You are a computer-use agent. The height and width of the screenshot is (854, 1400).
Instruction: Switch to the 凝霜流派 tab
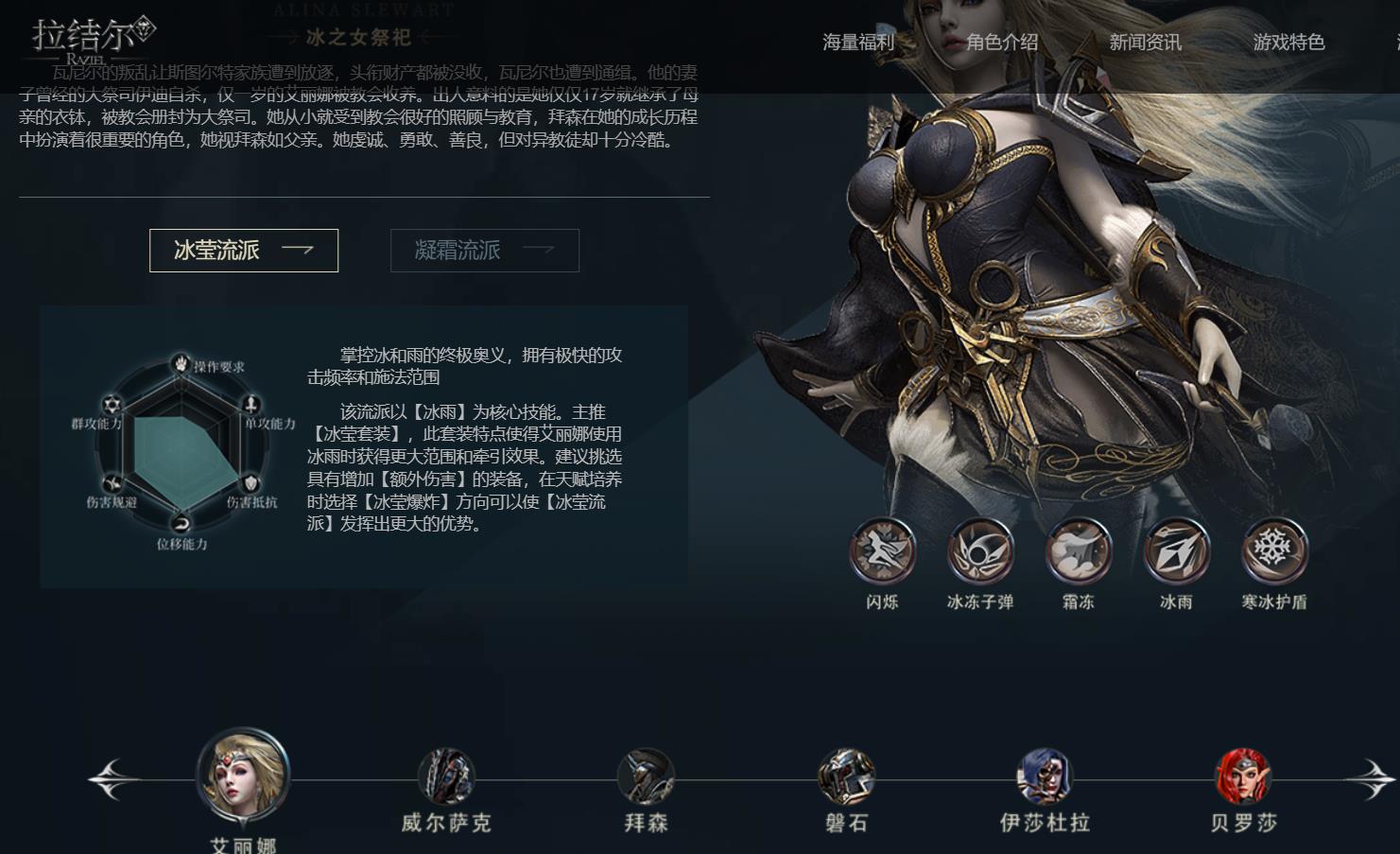click(484, 250)
